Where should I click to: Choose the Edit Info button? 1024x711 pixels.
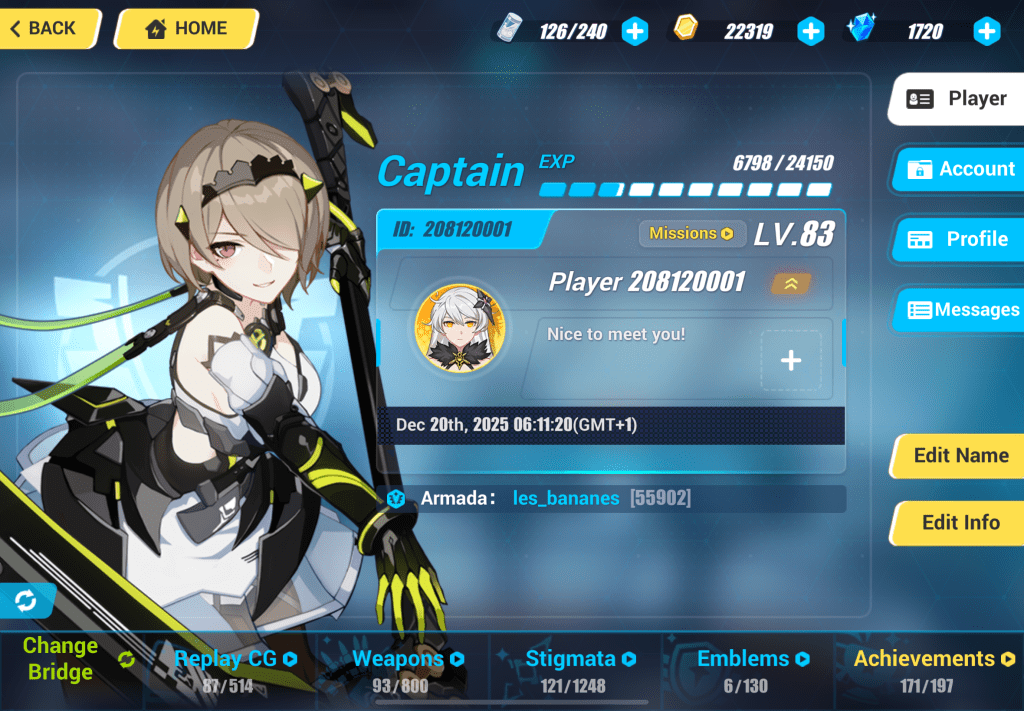point(959,523)
